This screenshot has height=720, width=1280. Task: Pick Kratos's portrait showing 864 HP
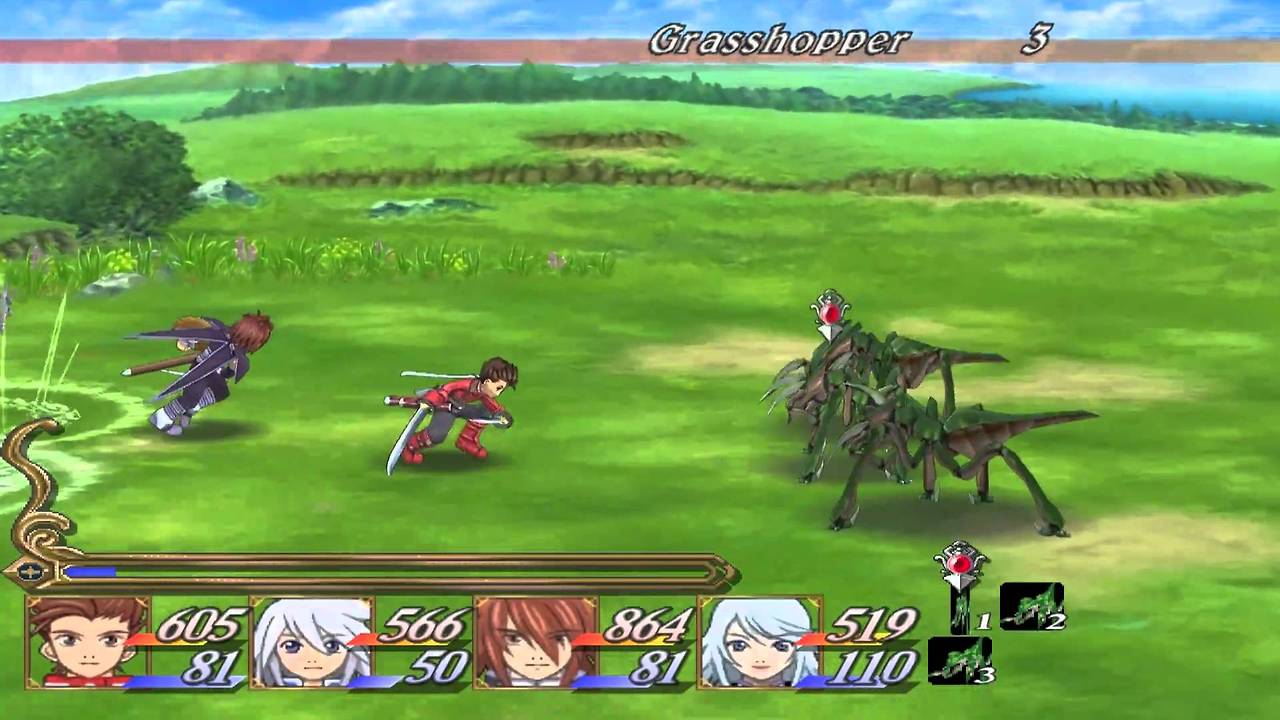pyautogui.click(x=536, y=641)
